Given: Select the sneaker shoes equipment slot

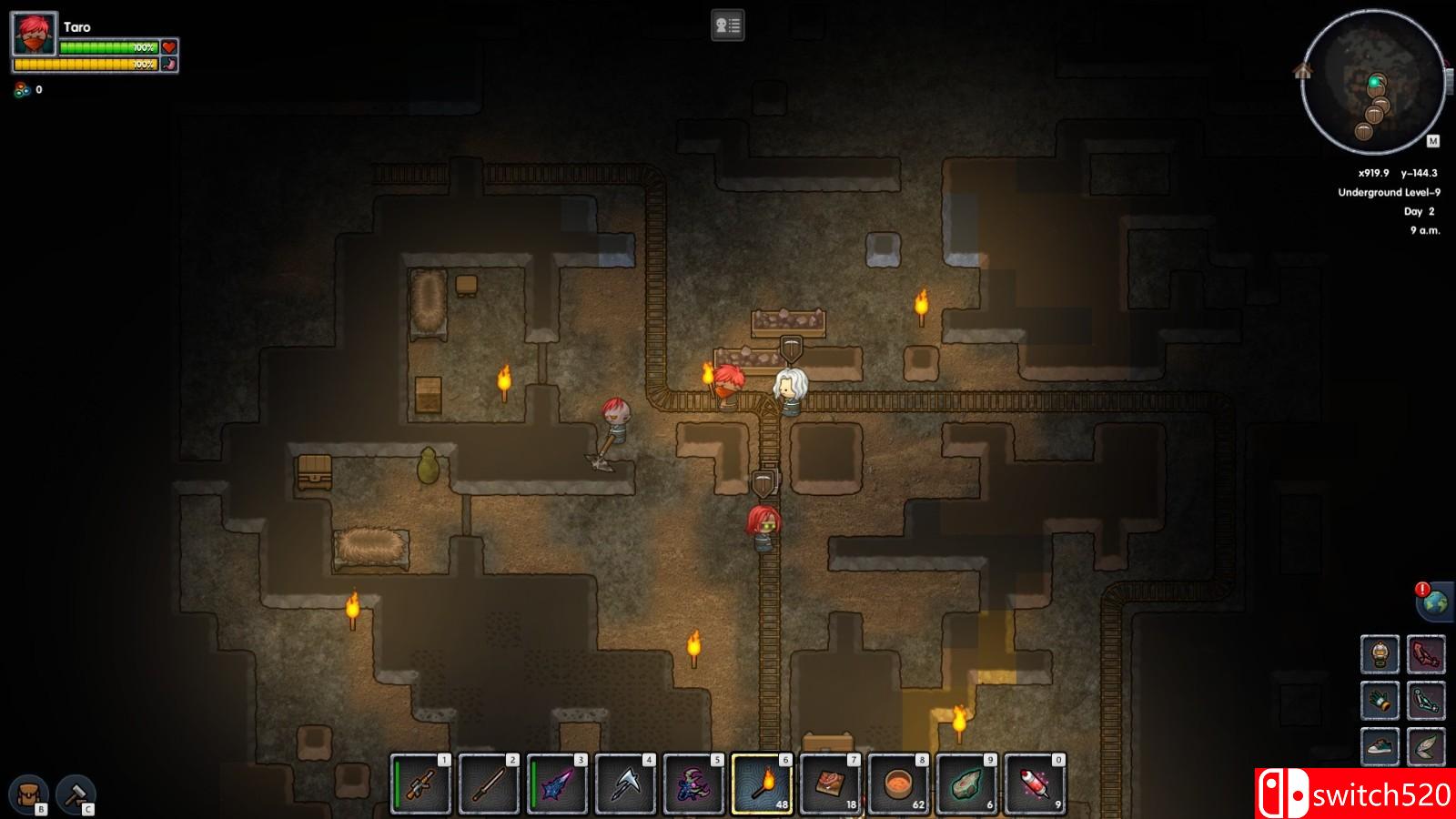Looking at the screenshot, I should (x=1380, y=746).
